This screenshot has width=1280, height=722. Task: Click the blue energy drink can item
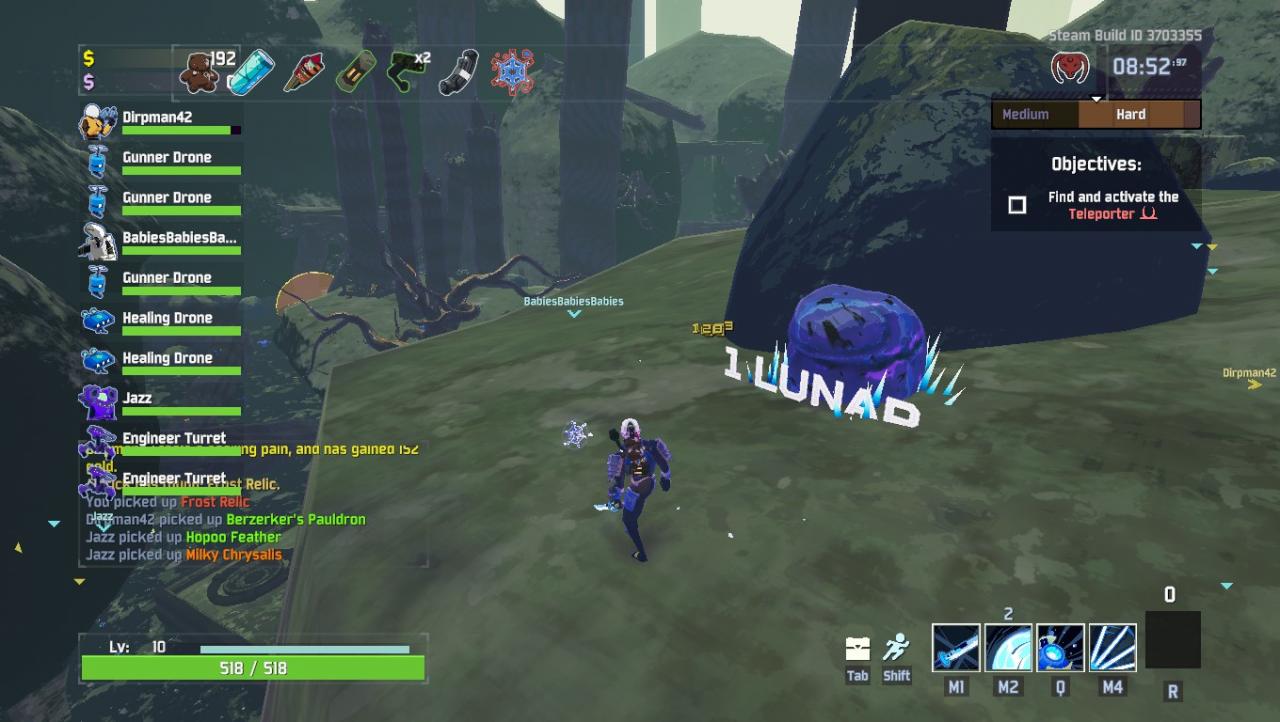coord(250,73)
